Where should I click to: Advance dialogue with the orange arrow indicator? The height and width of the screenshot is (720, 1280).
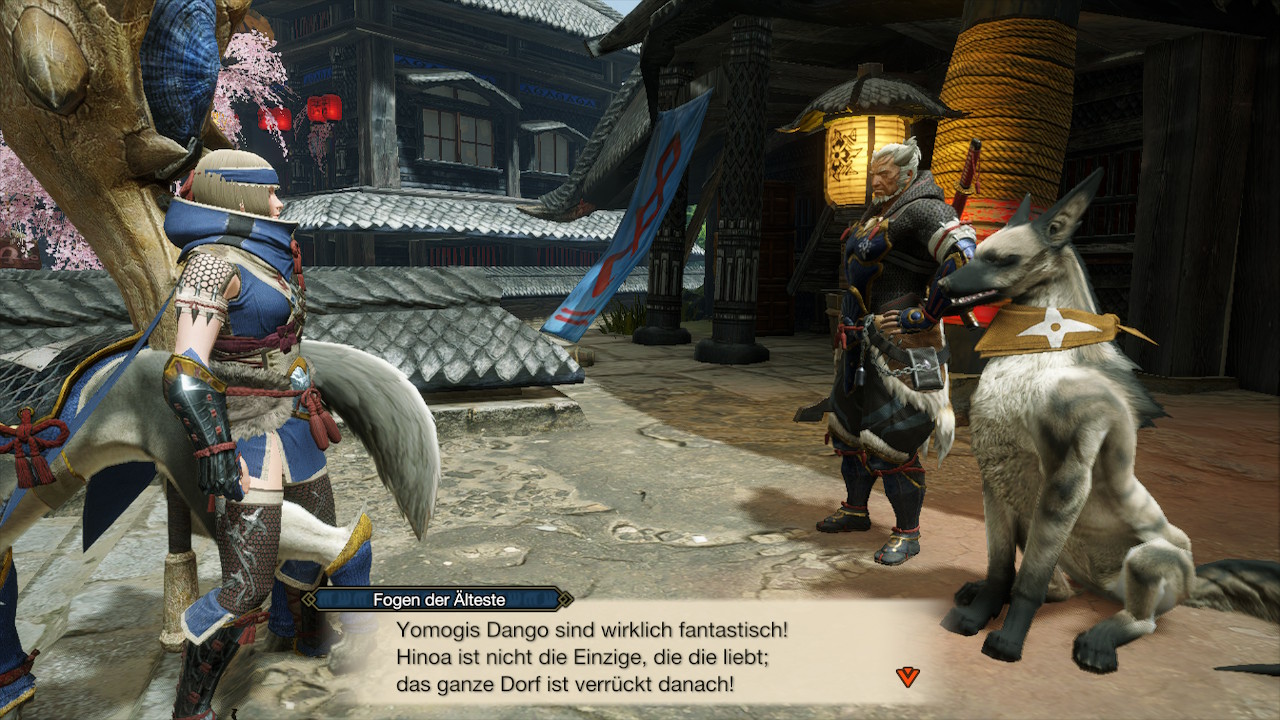point(907,677)
